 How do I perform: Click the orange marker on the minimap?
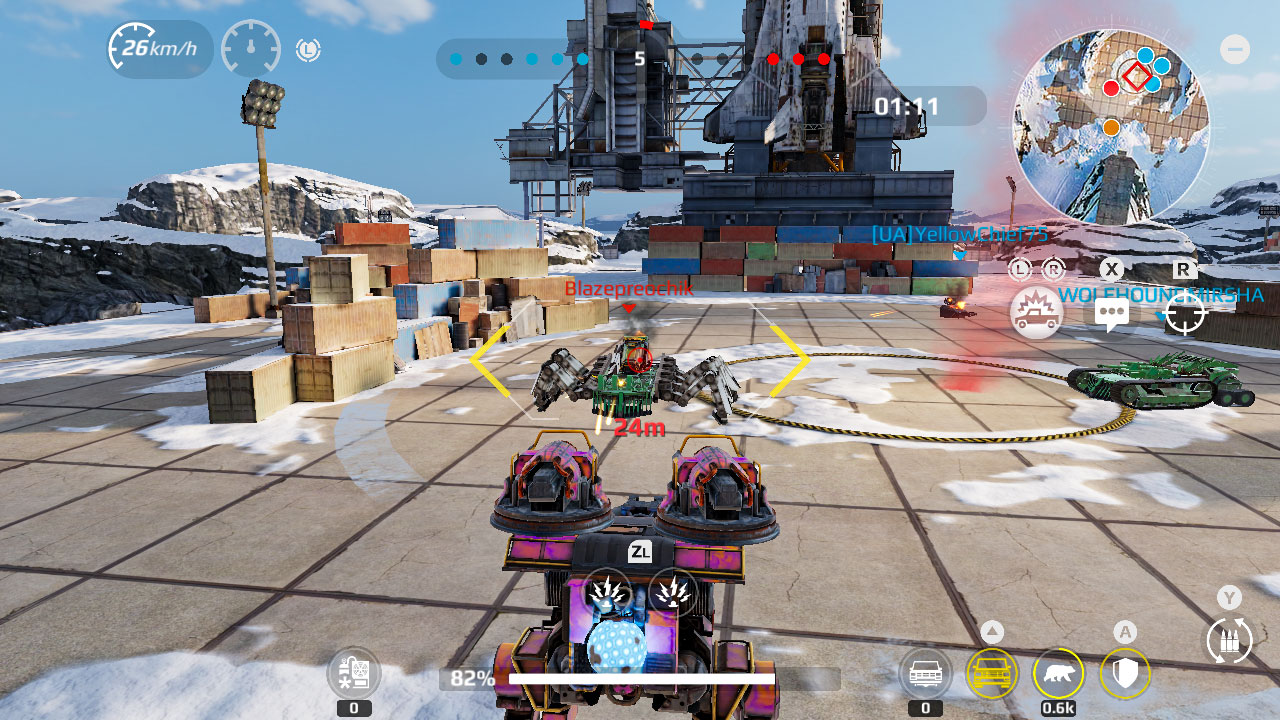click(1111, 127)
